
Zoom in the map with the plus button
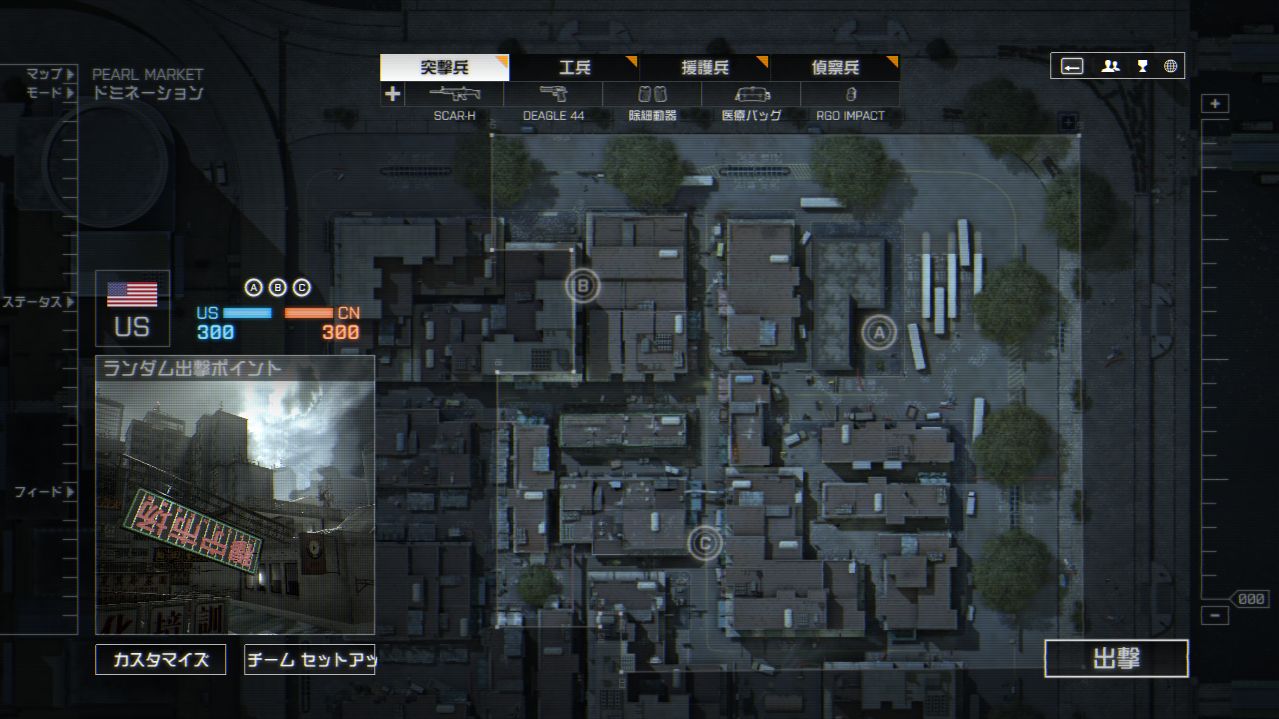[1215, 104]
